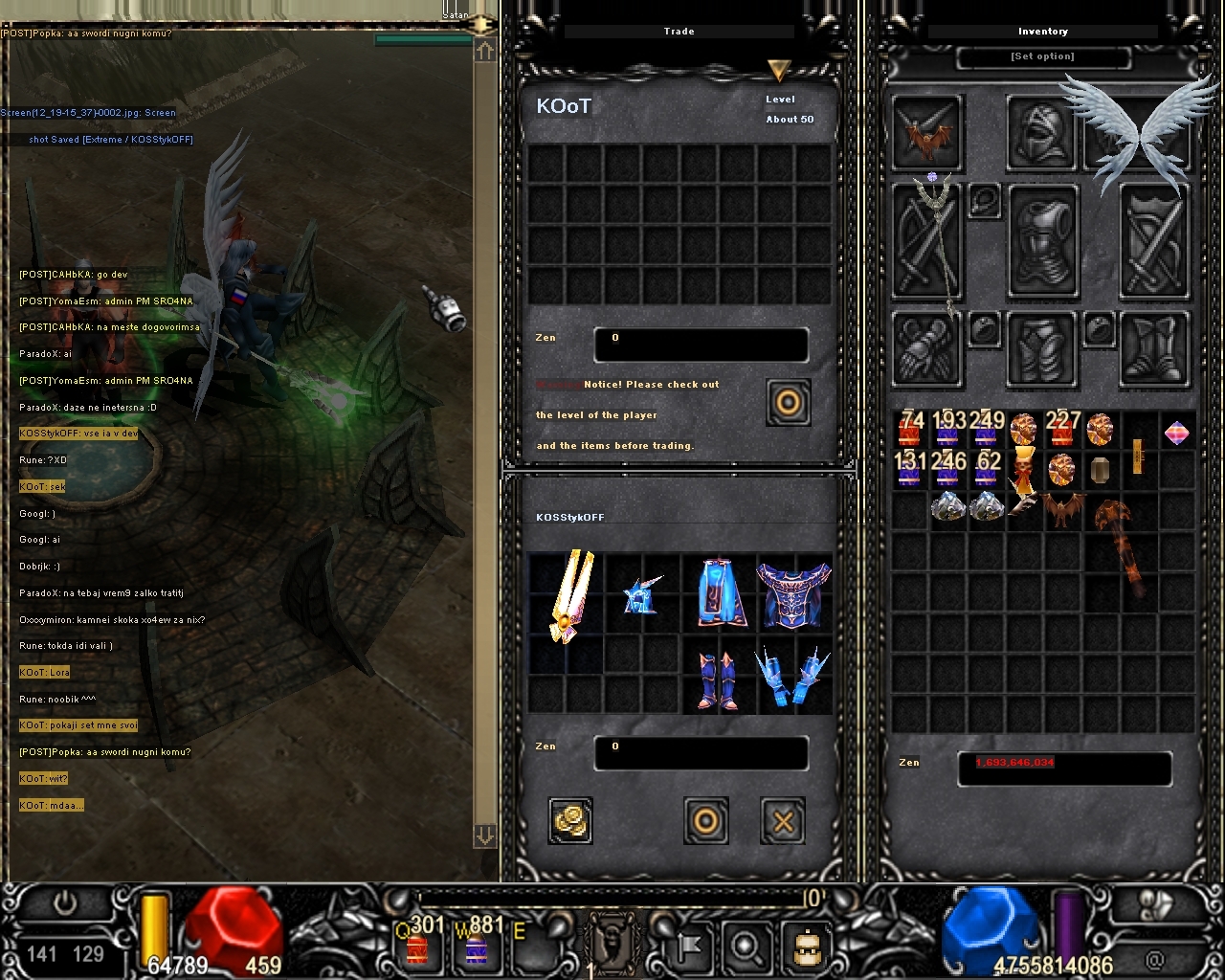The height and width of the screenshot is (980, 1225).
Task: Select the blue boots in trade window
Action: (719, 679)
